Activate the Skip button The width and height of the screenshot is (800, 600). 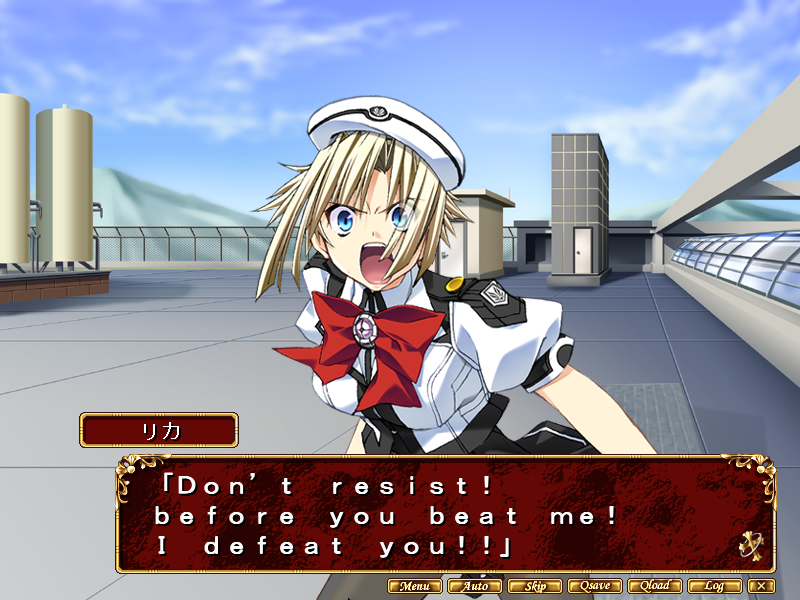pos(534,586)
